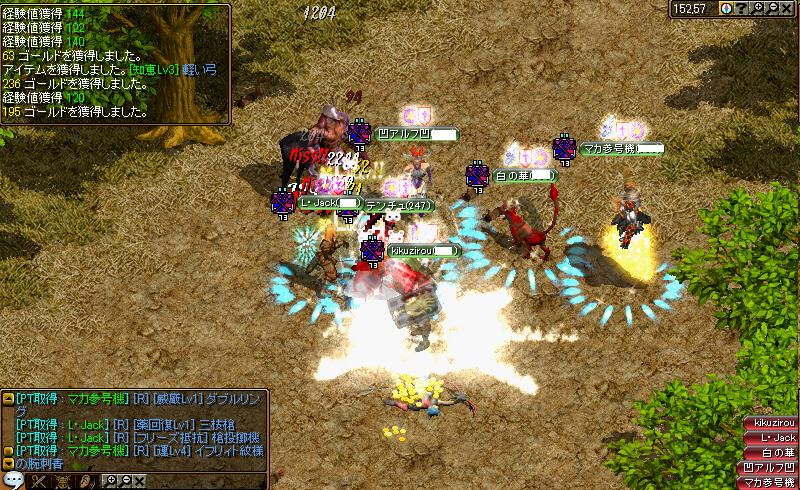Click the chat log's bottom down arrow button
Screen dimensions: 800x490
(8, 465)
